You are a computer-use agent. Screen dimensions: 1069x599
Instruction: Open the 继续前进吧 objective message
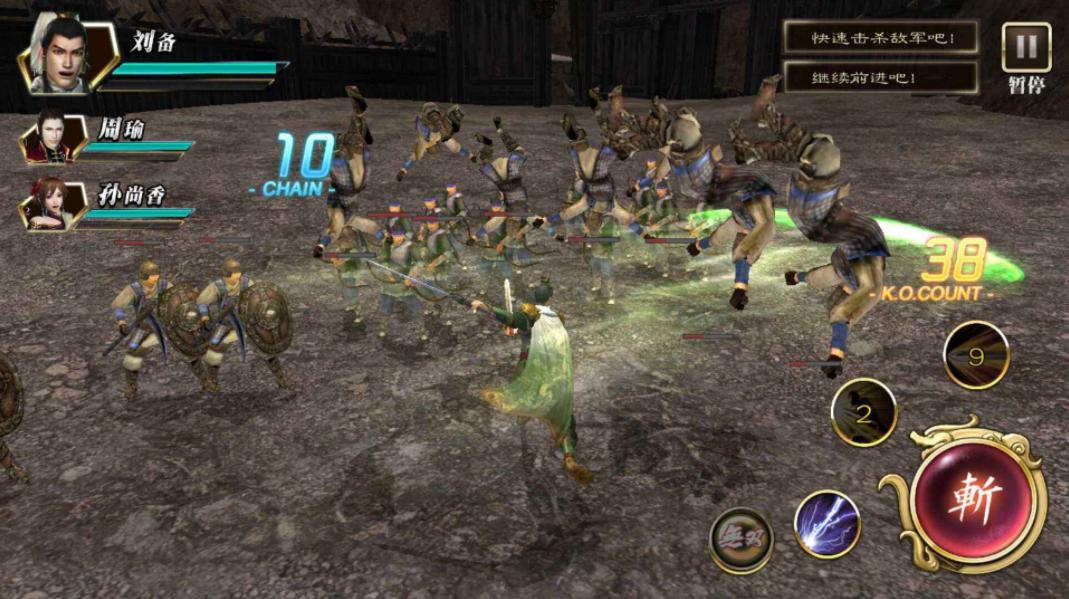880,77
